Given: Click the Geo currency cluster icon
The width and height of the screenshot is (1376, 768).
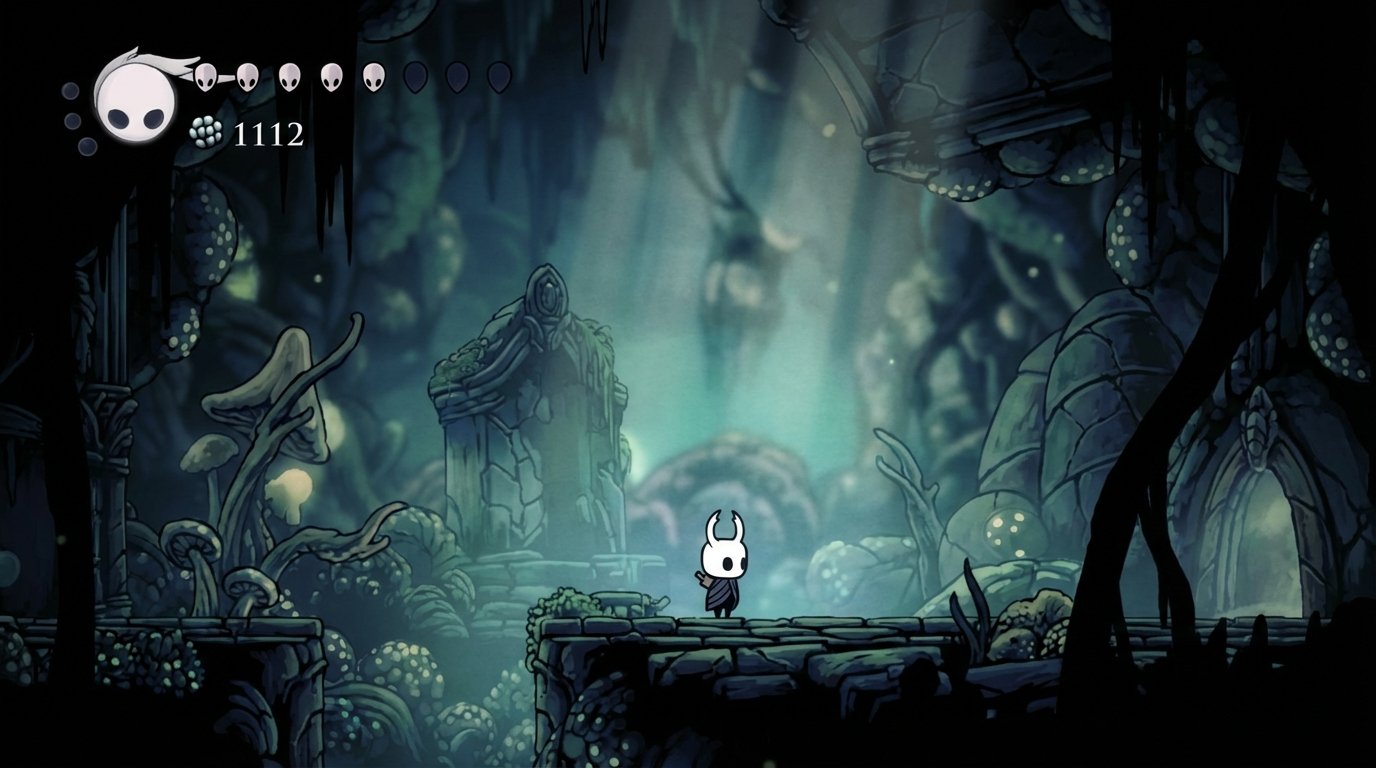Looking at the screenshot, I should coord(206,132).
